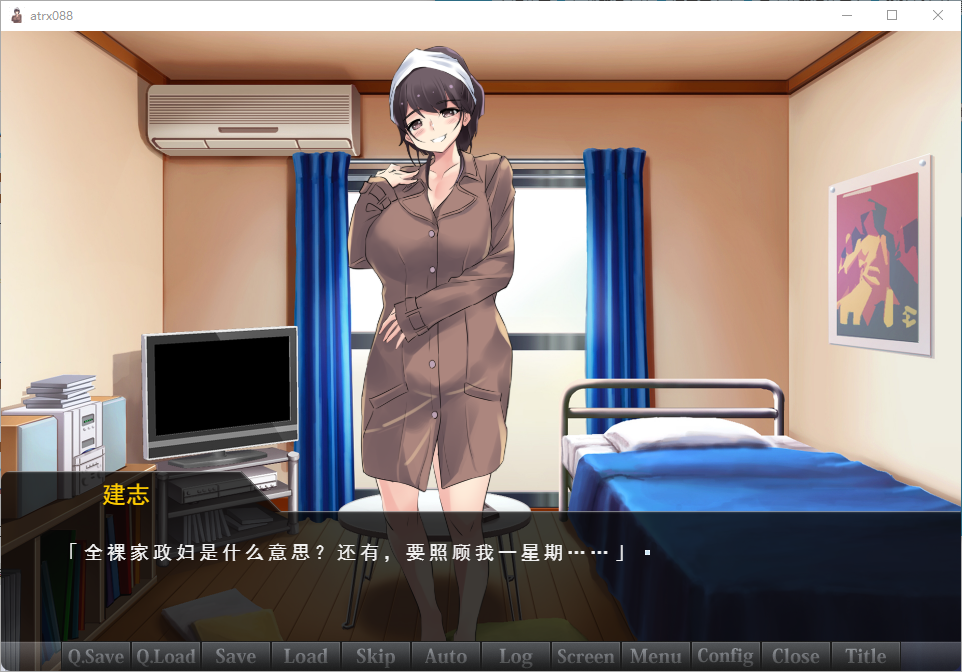Activate Skip mode
Image resolution: width=962 pixels, height=672 pixels.
(376, 657)
